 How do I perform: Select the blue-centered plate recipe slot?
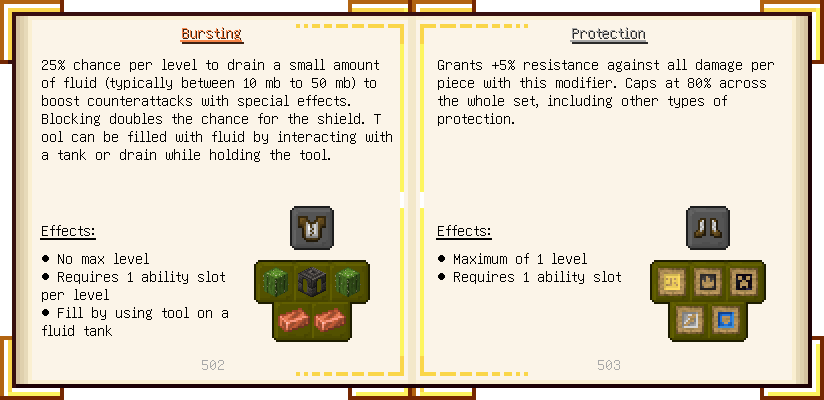tap(725, 320)
